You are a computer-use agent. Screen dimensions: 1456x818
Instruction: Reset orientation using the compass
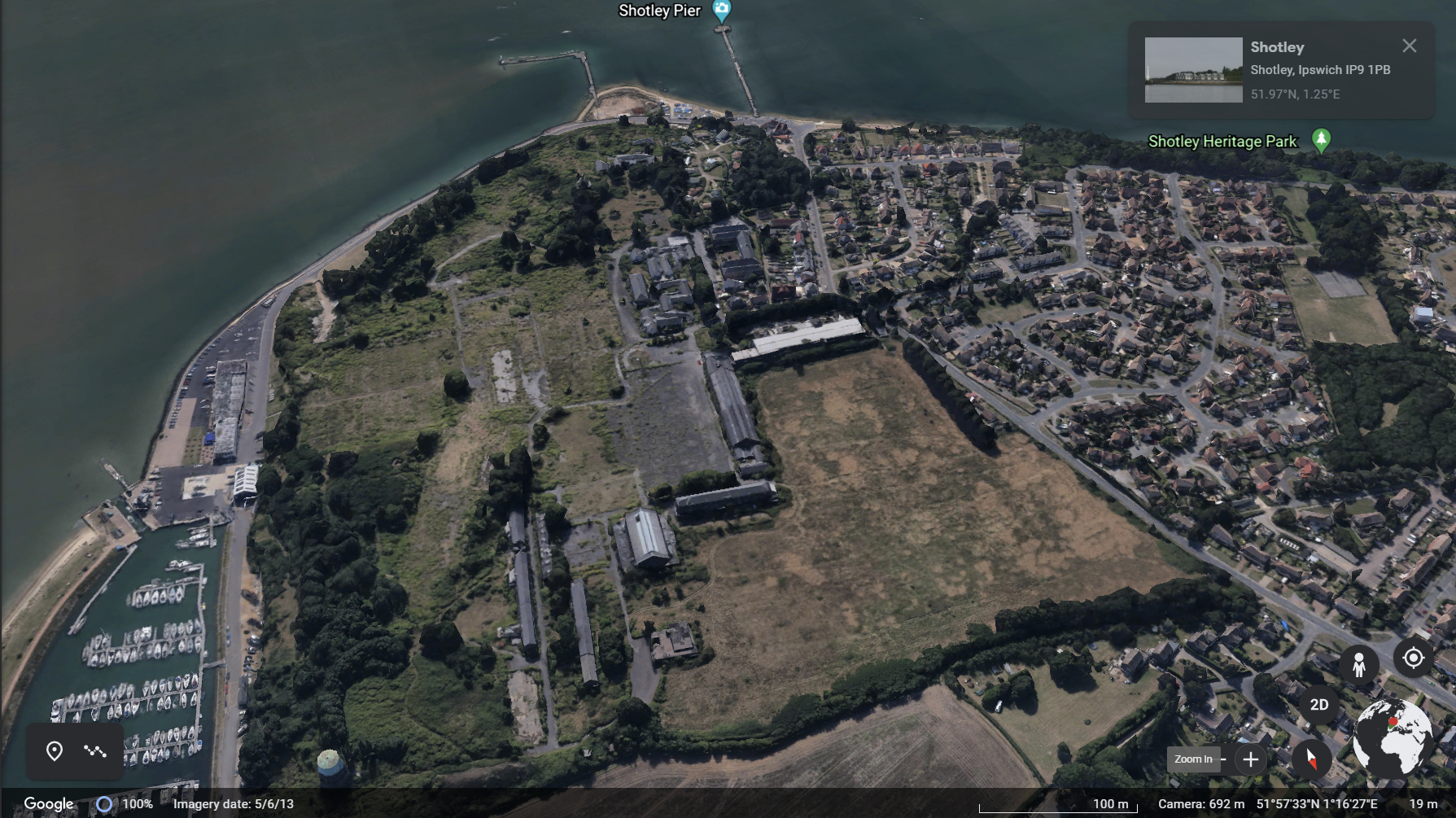[1311, 759]
